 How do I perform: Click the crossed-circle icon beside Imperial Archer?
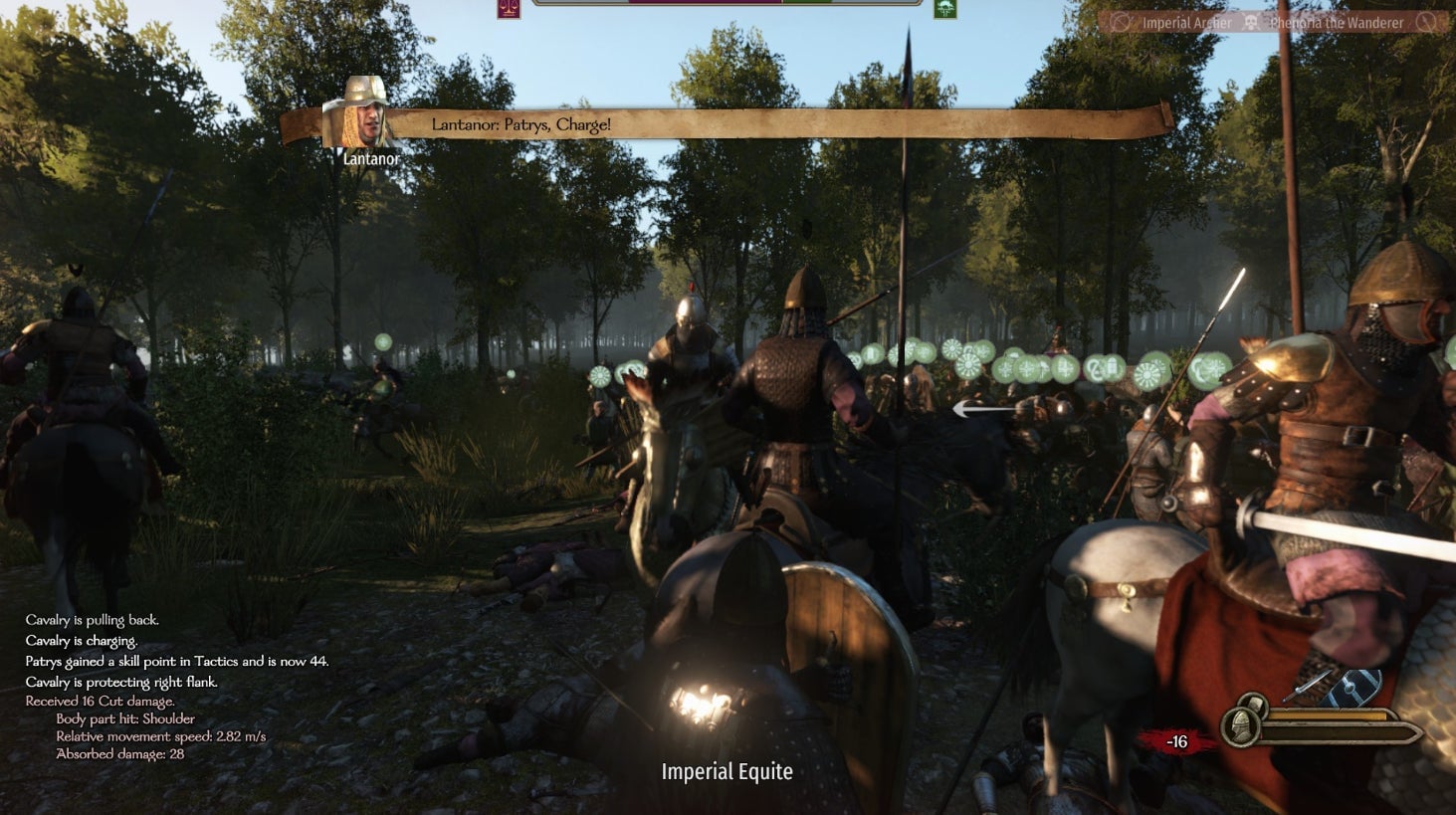[1120, 21]
